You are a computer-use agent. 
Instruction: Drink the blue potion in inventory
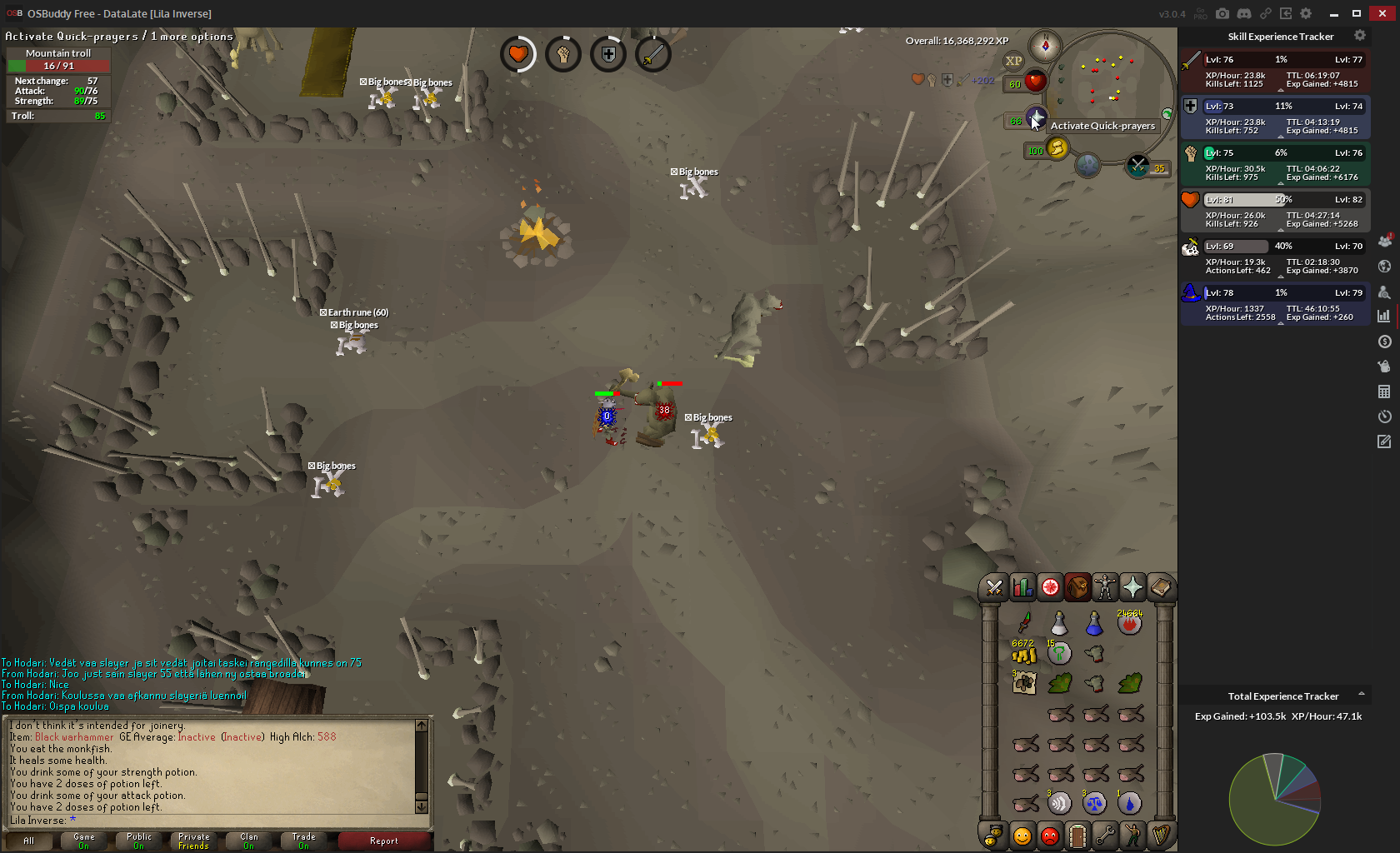[x=1094, y=624]
